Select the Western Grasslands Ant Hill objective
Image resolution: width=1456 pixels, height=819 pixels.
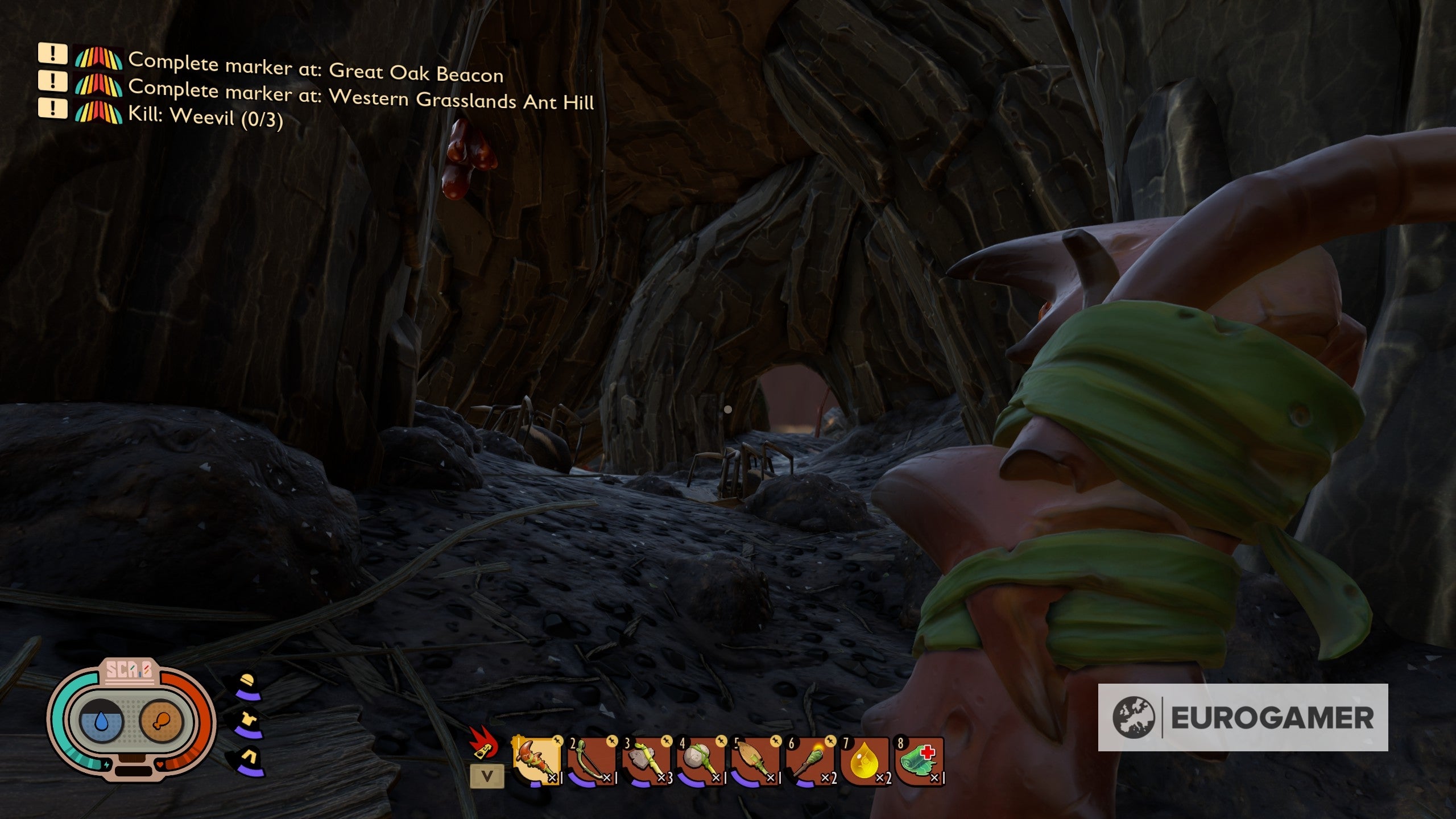click(x=361, y=94)
